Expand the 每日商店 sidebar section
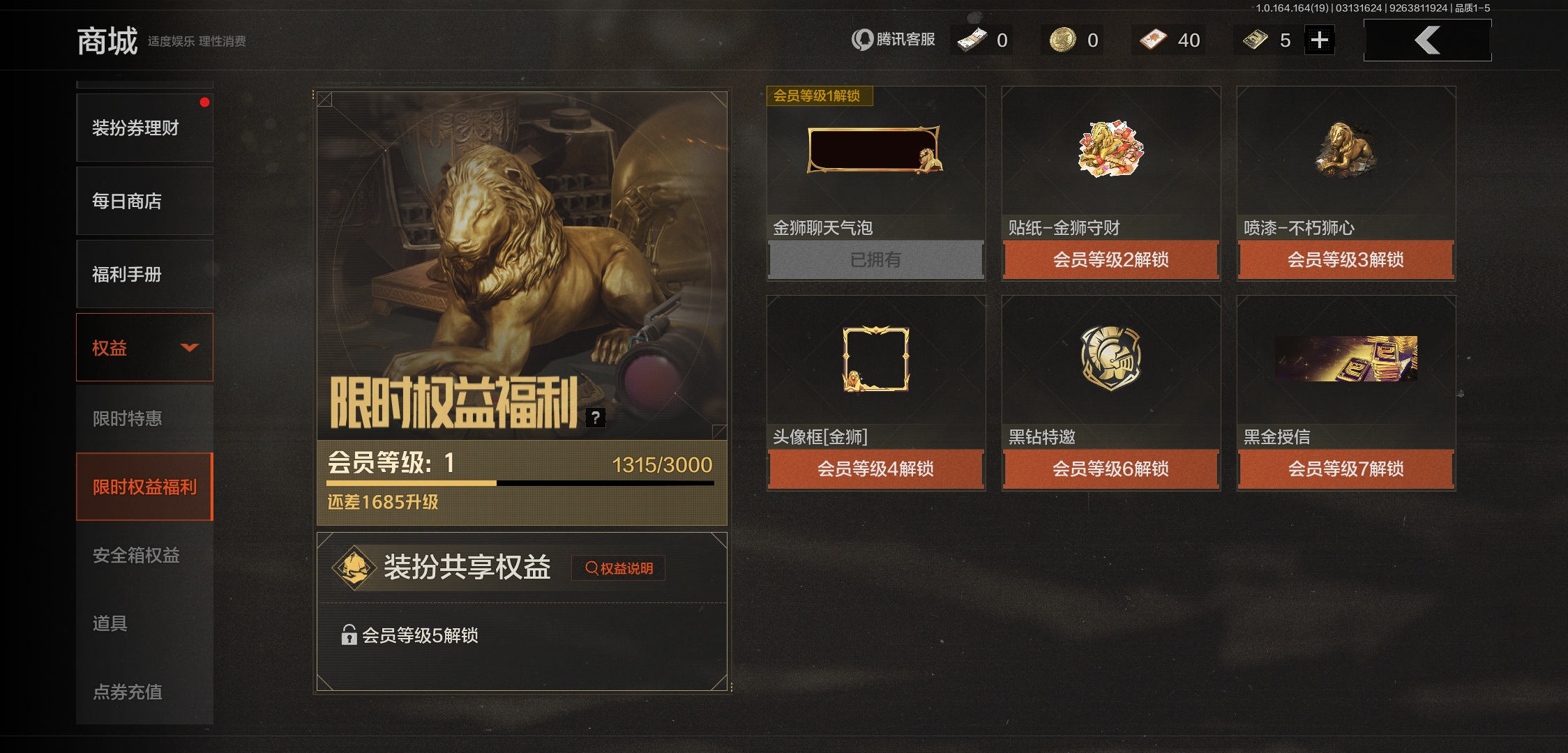Screen dimensions: 1568x753 144,201
